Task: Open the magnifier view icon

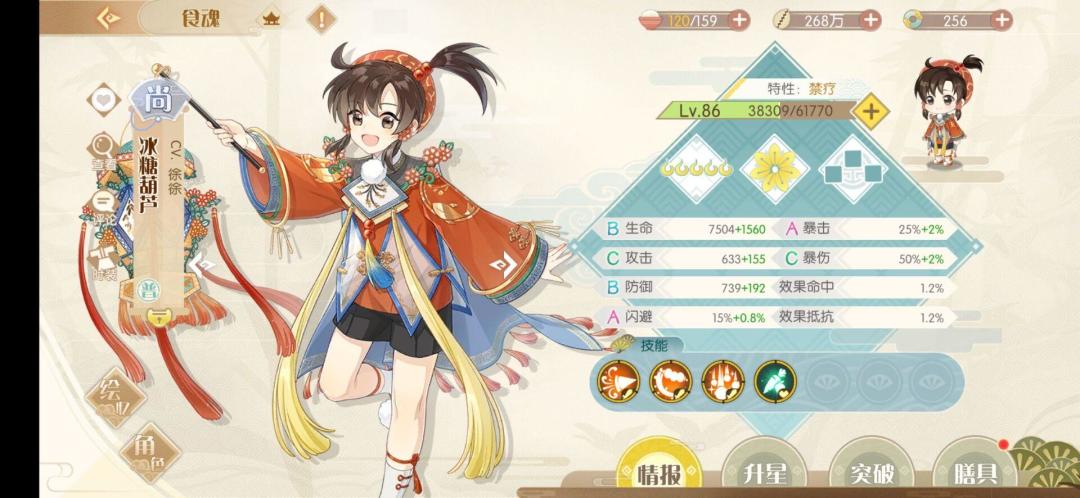Action: tap(101, 146)
